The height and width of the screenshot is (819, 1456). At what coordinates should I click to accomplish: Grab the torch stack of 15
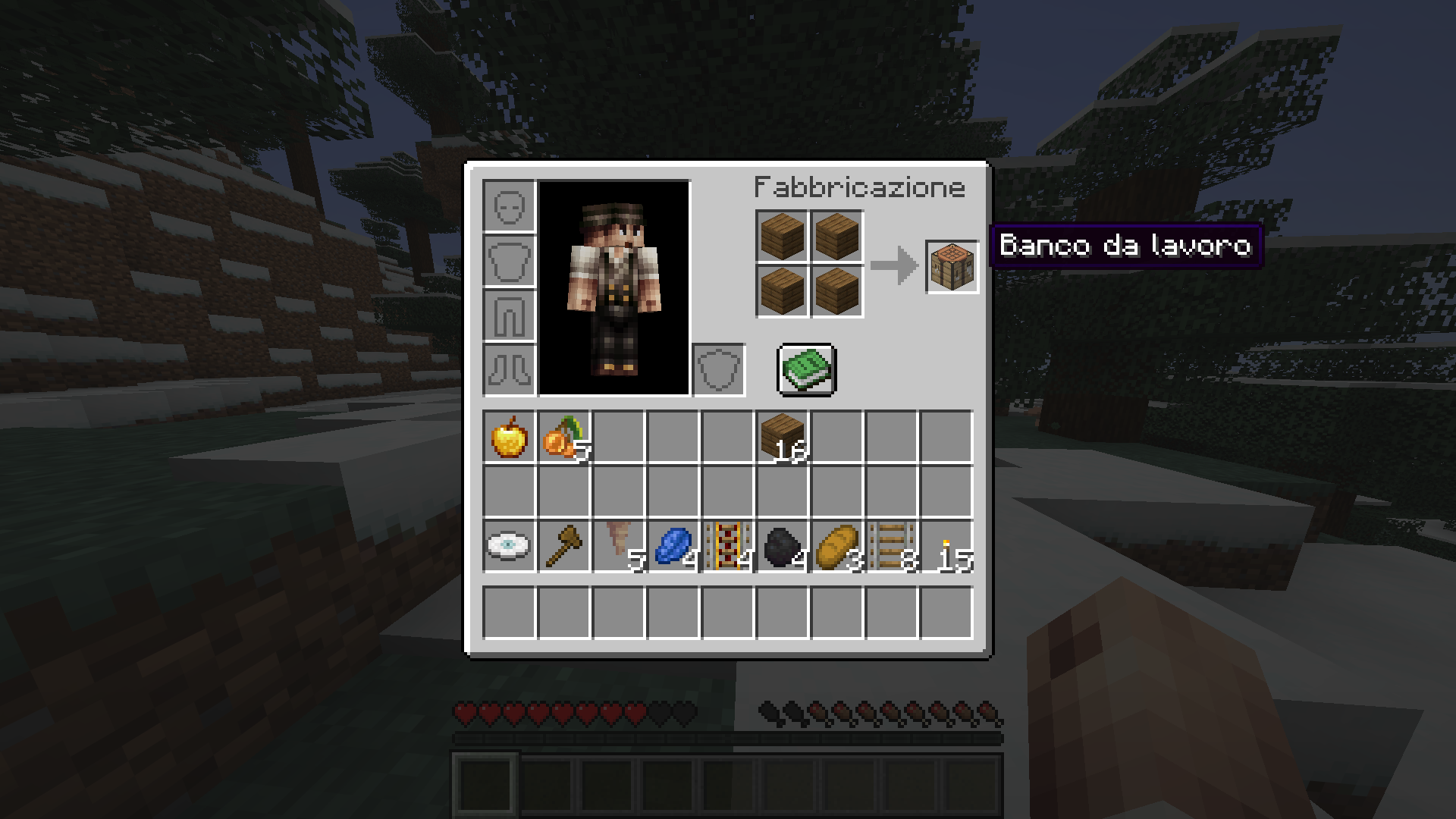coord(944,544)
